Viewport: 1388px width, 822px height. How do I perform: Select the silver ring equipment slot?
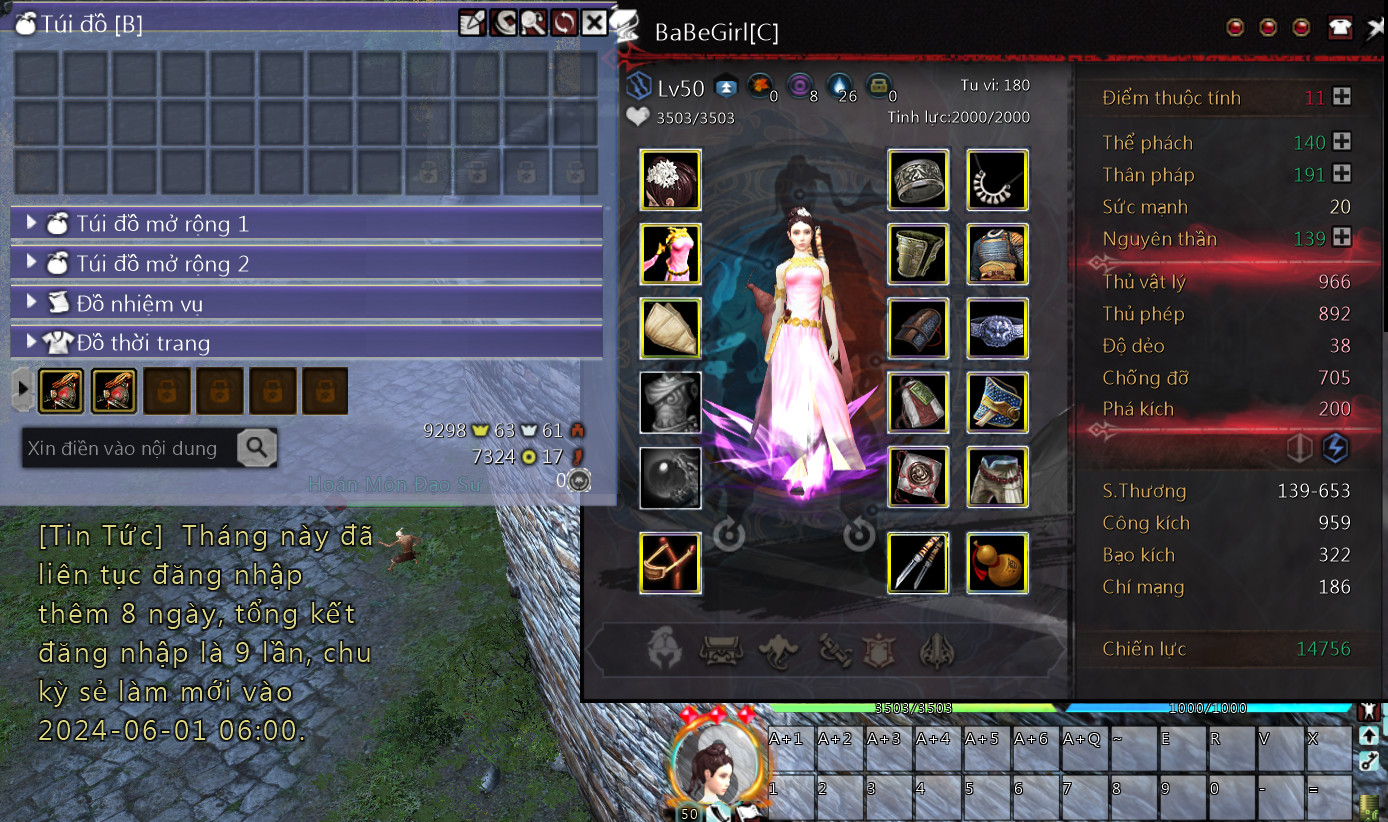(918, 180)
